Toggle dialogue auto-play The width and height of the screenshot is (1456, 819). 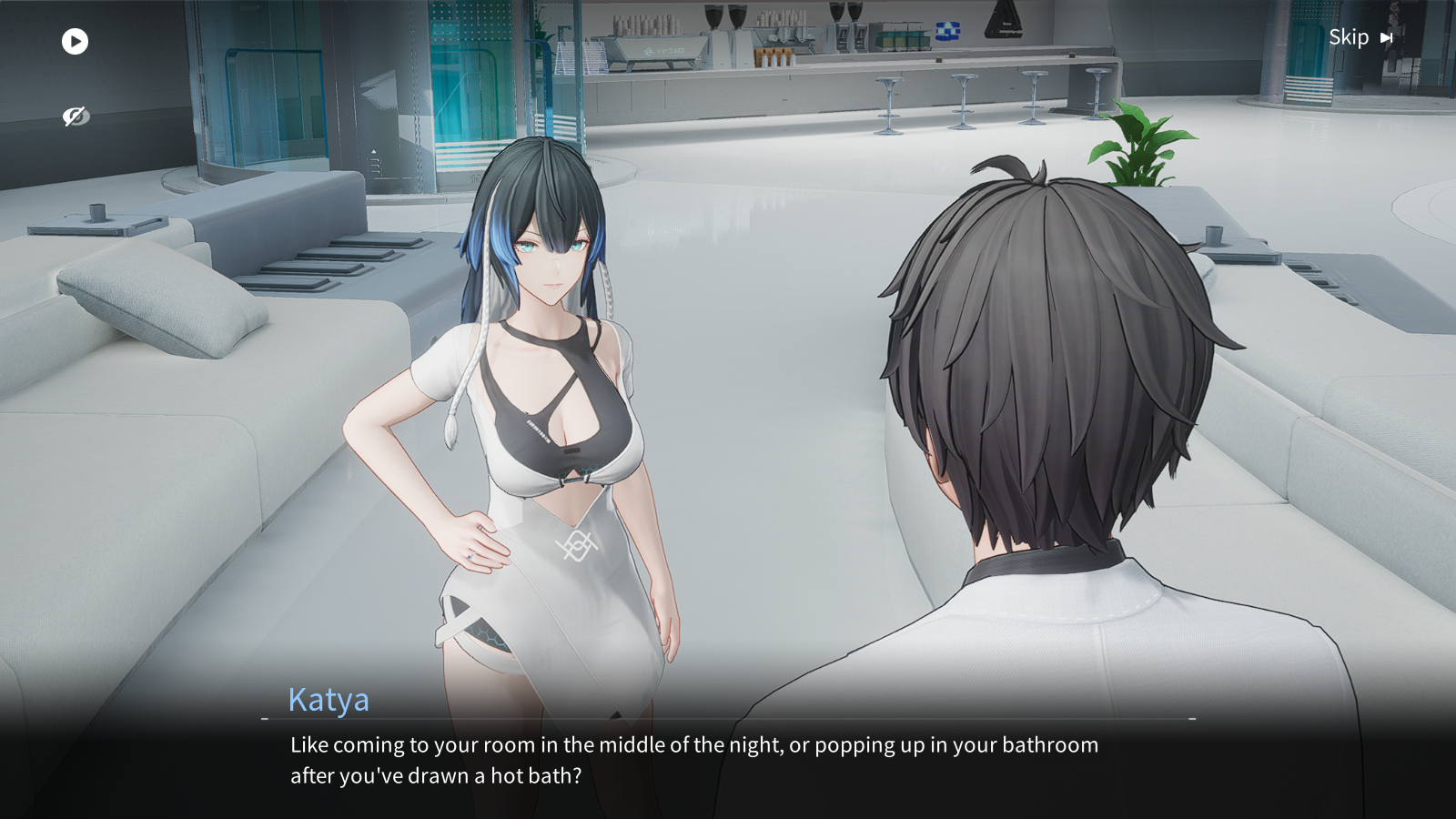[x=75, y=41]
